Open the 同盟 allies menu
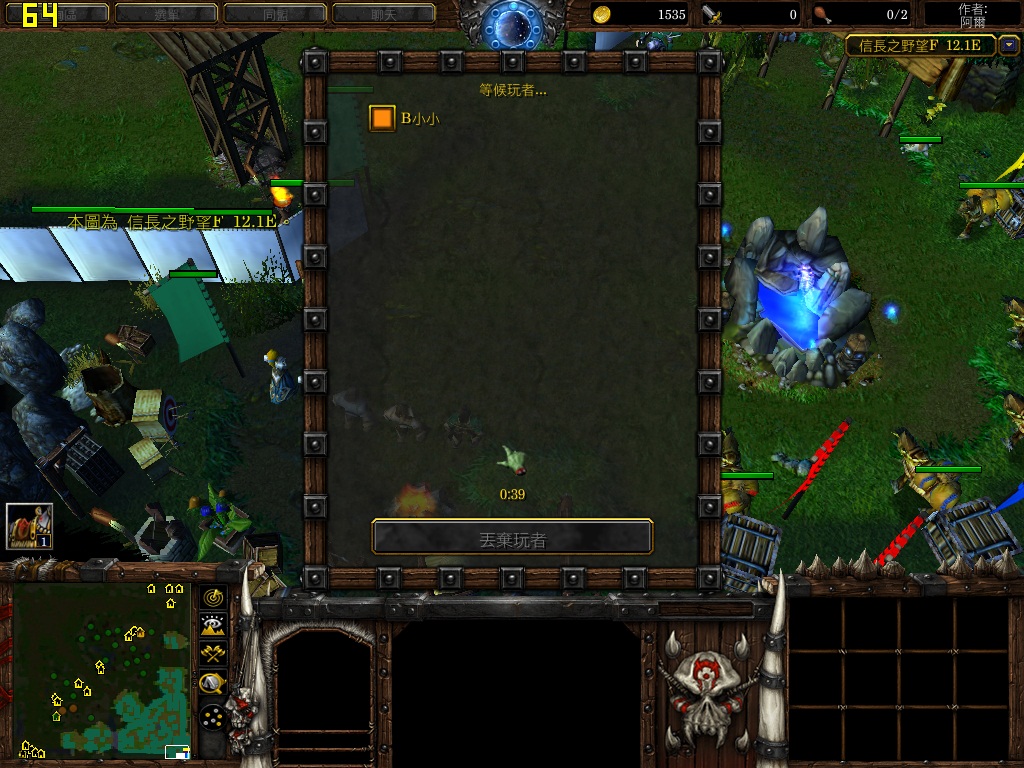This screenshot has width=1024, height=768. [x=275, y=14]
